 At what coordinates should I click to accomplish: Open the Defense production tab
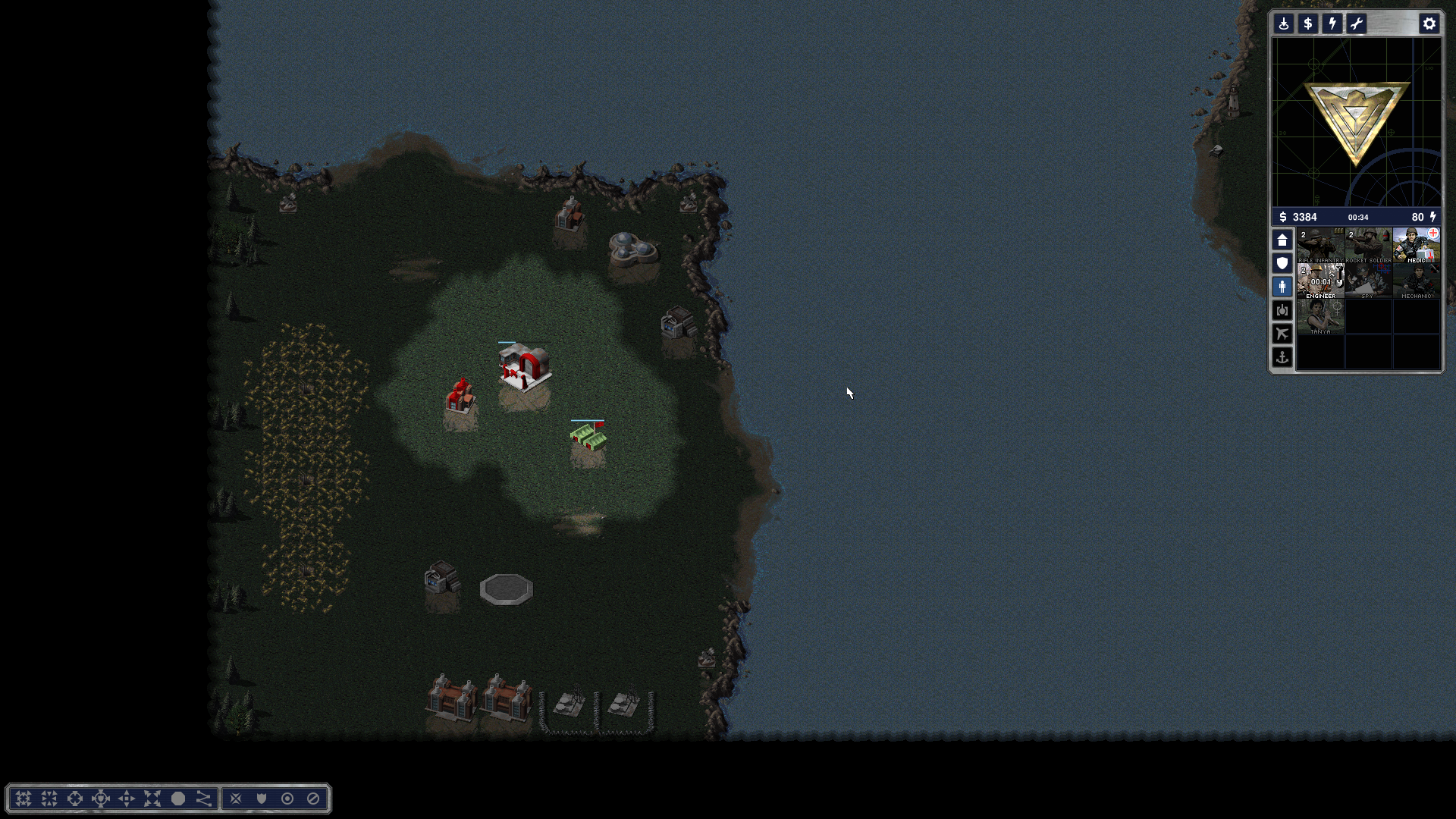pyautogui.click(x=1282, y=263)
